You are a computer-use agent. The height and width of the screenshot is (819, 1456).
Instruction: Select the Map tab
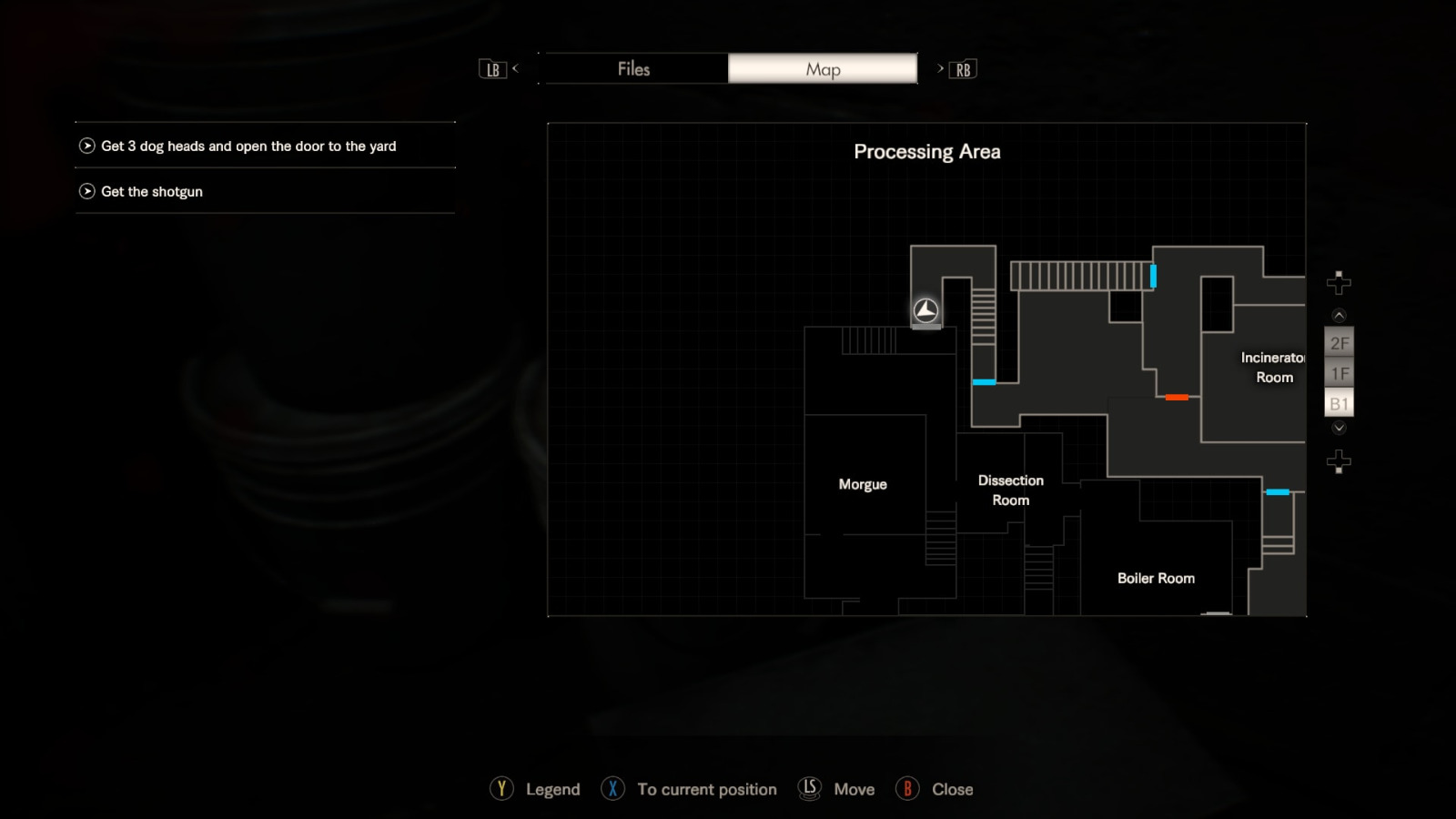coord(822,68)
